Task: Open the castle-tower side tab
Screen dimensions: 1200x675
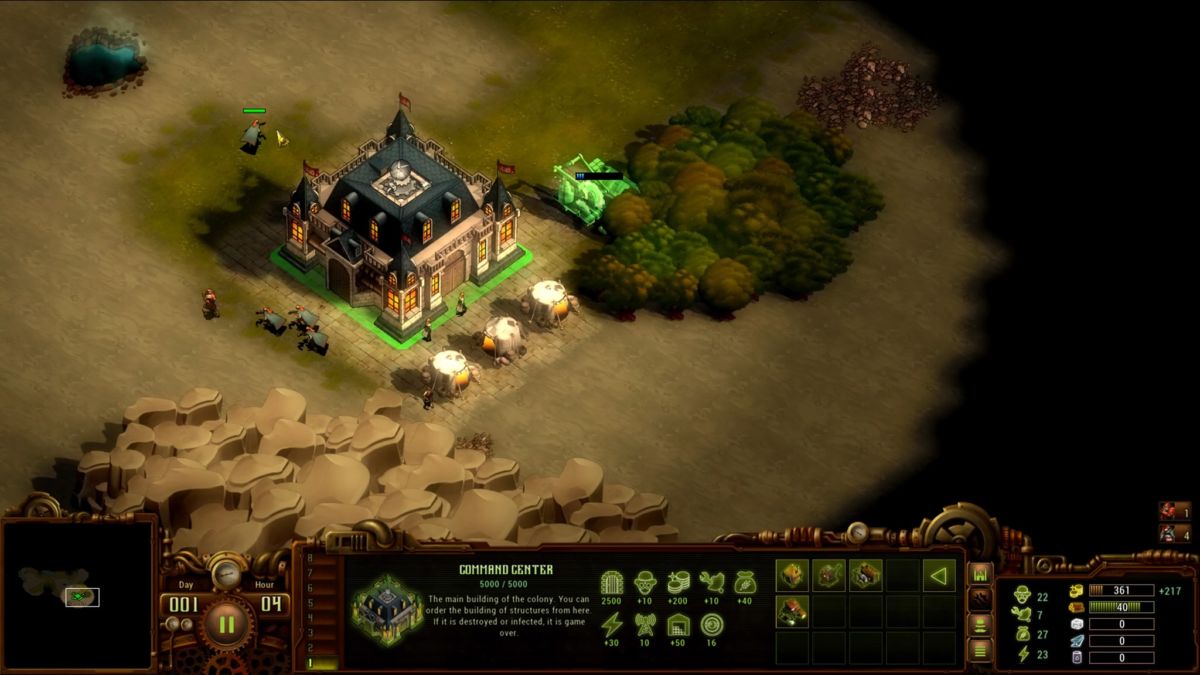Action: [980, 574]
